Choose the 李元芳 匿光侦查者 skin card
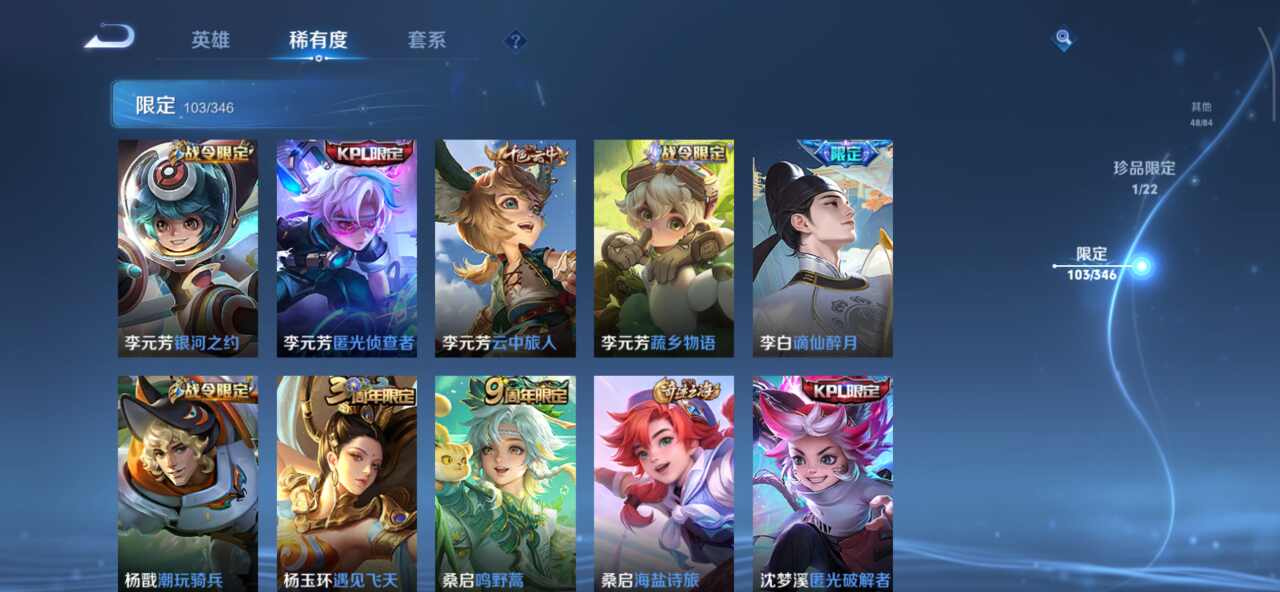Screen dimensions: 1280x592 (347, 248)
